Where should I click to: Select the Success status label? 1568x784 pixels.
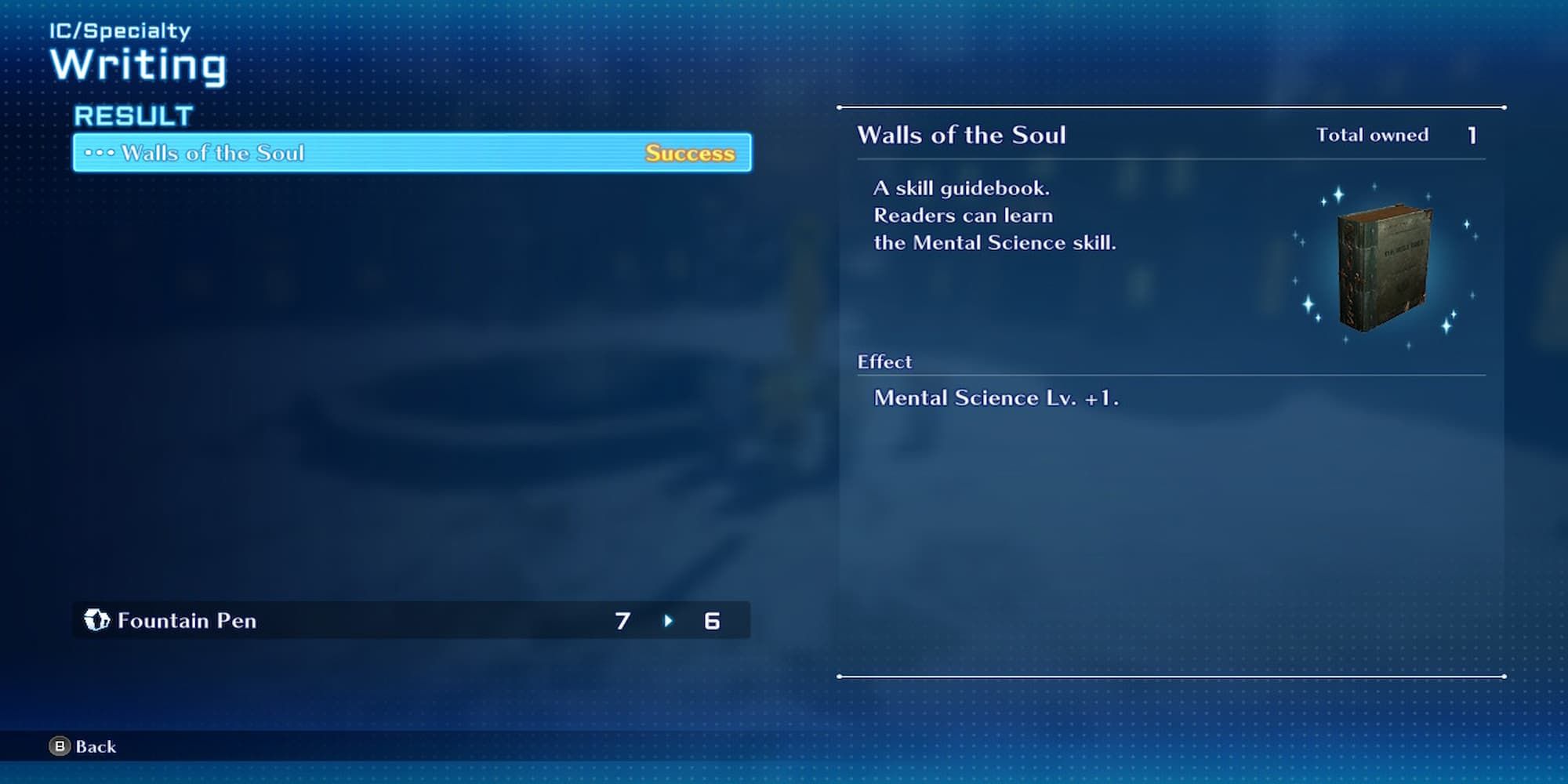tap(689, 153)
